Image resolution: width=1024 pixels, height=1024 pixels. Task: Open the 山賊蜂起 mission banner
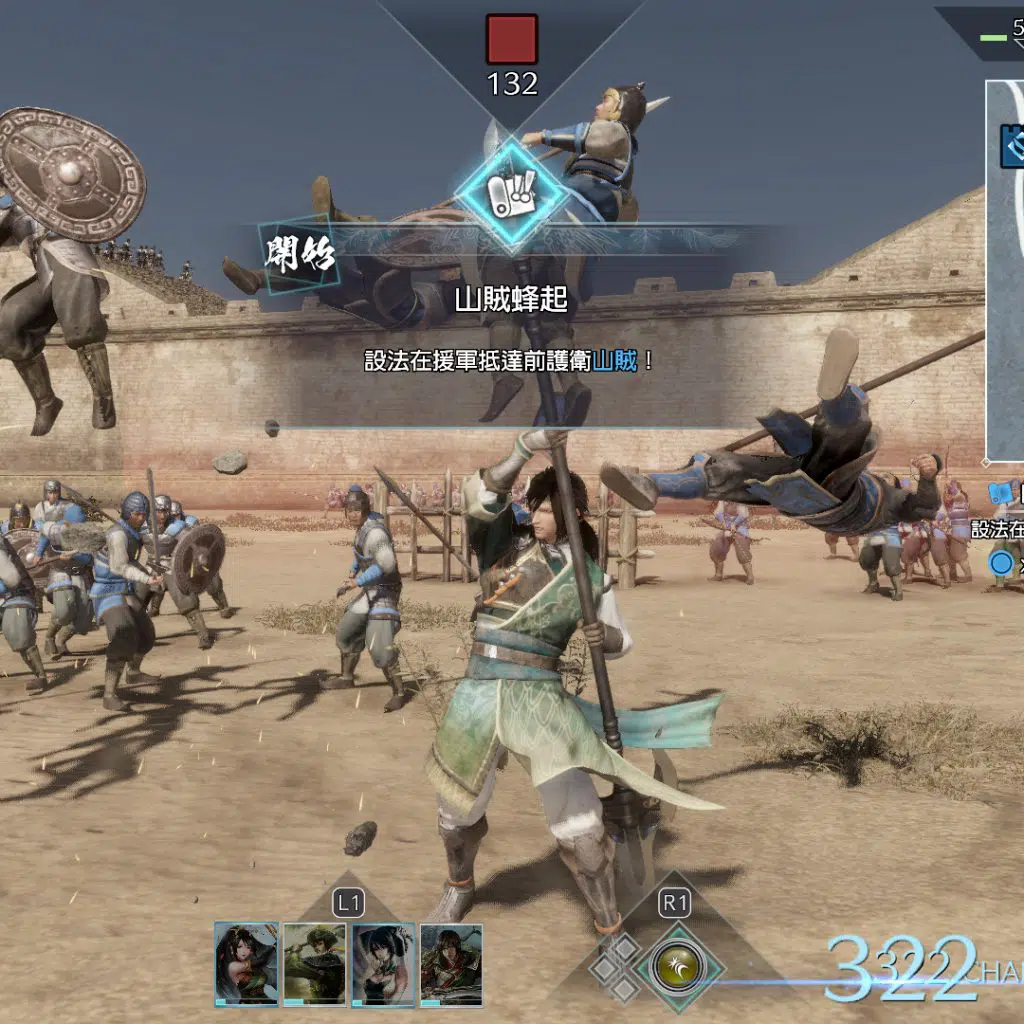pos(511,299)
